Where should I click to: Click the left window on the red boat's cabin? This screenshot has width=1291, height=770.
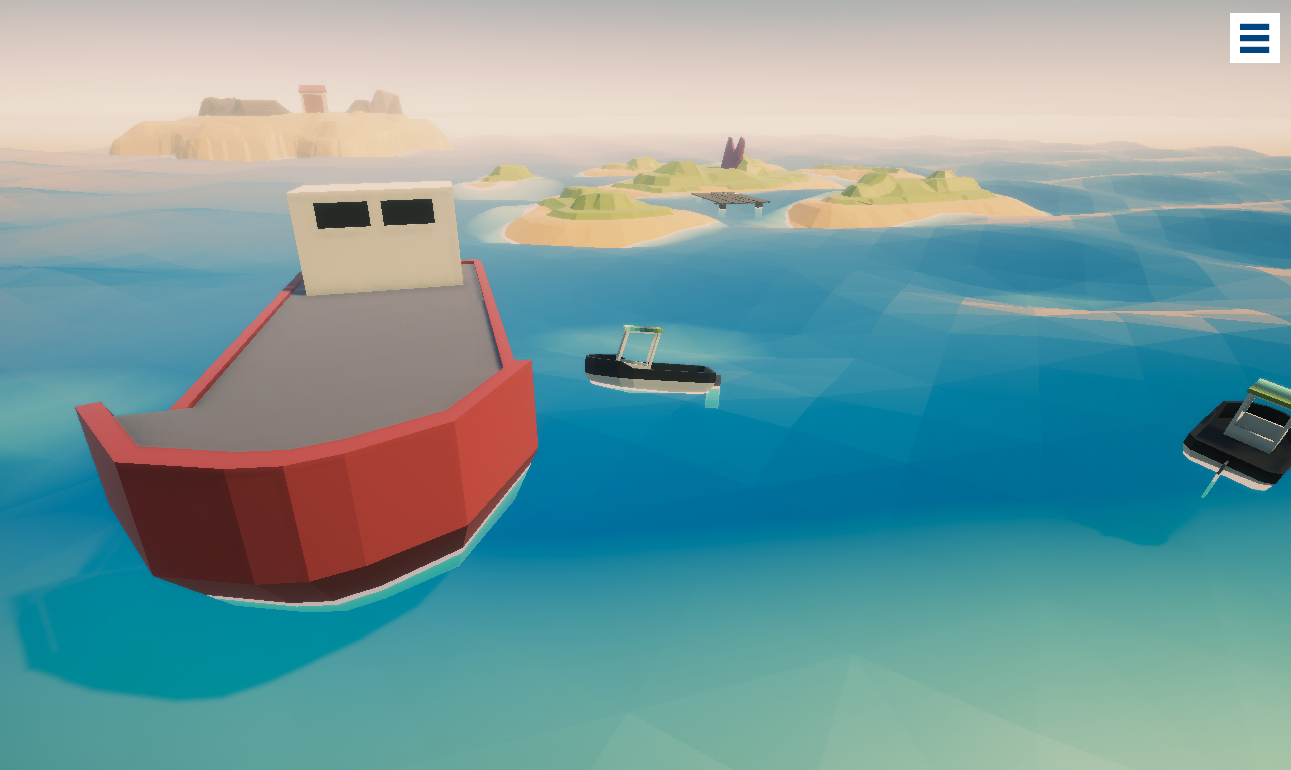pyautogui.click(x=341, y=213)
